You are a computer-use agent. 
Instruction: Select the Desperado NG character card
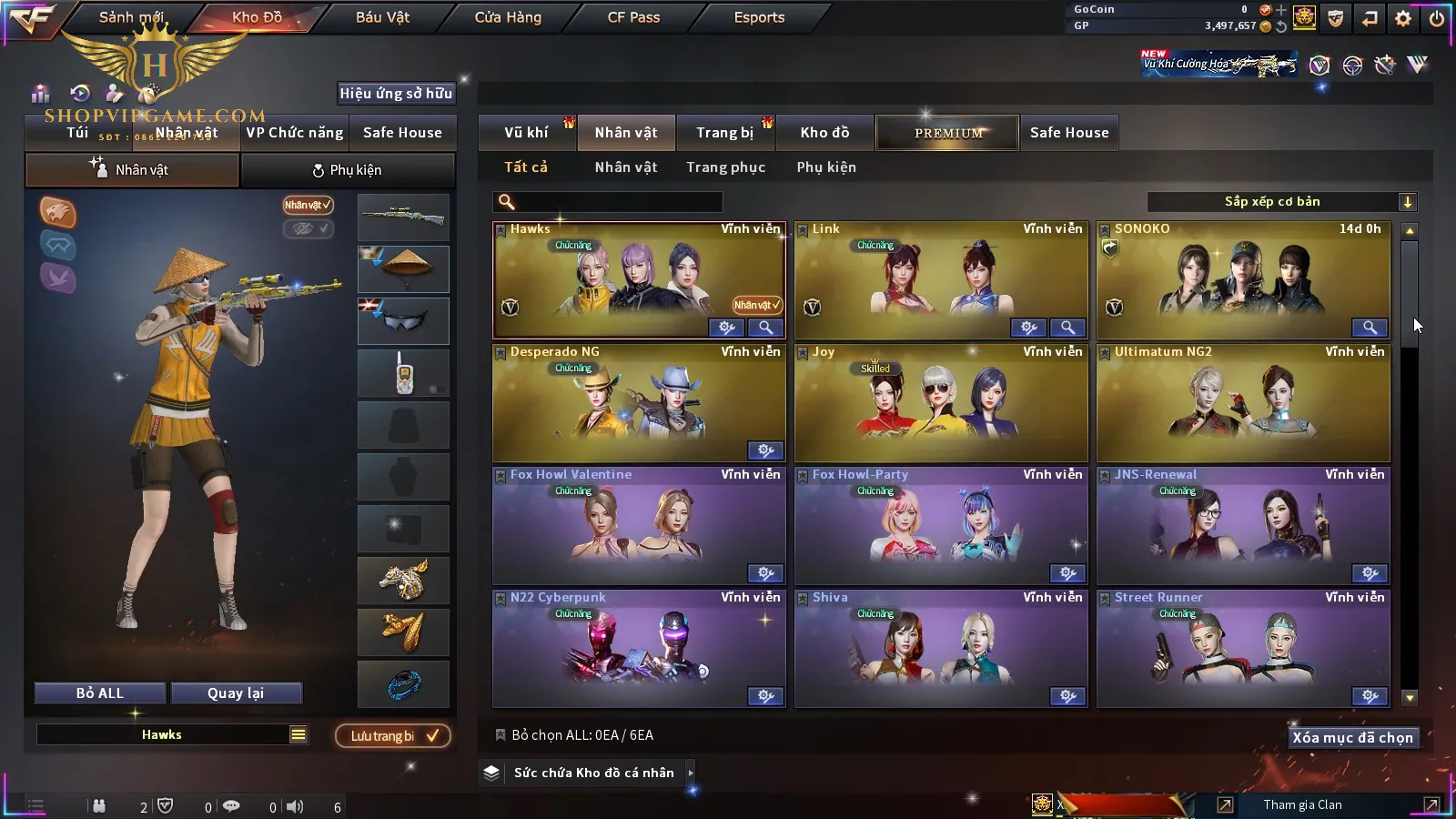639,403
